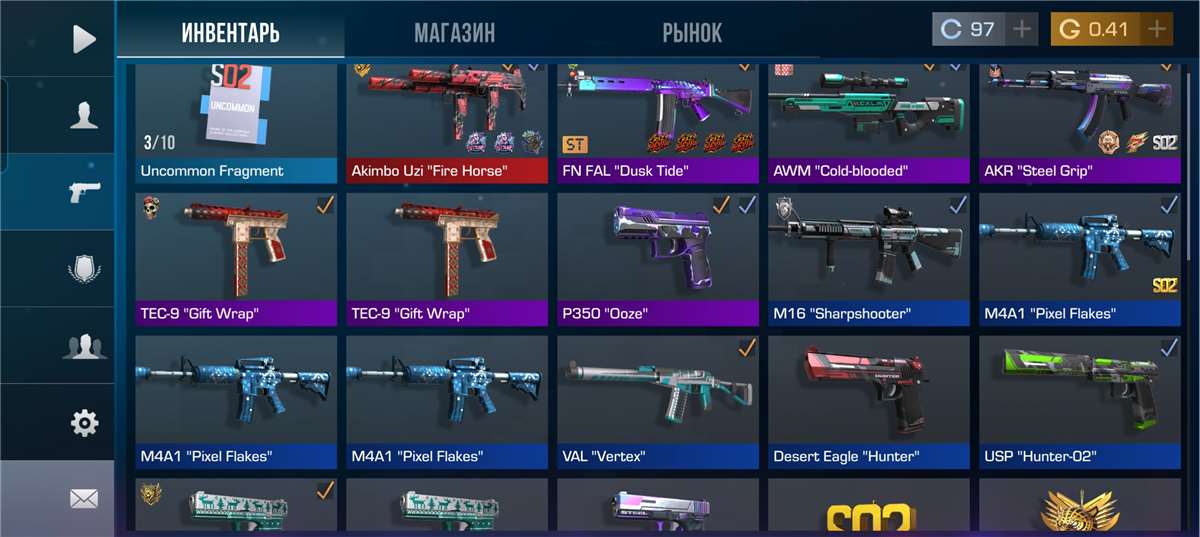Open the gear settings icon
The width and height of the screenshot is (1200, 537).
point(84,423)
